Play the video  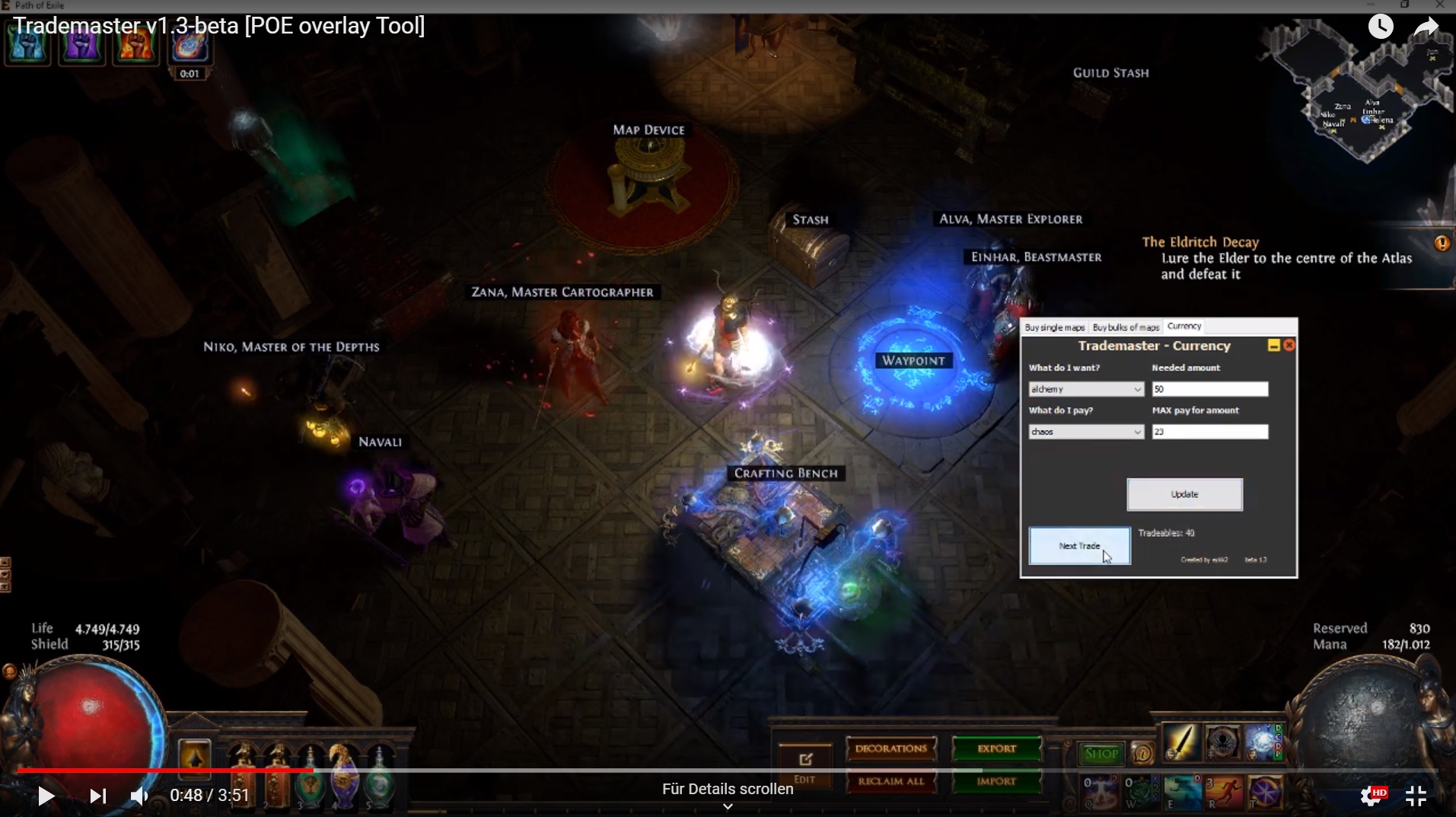point(46,796)
